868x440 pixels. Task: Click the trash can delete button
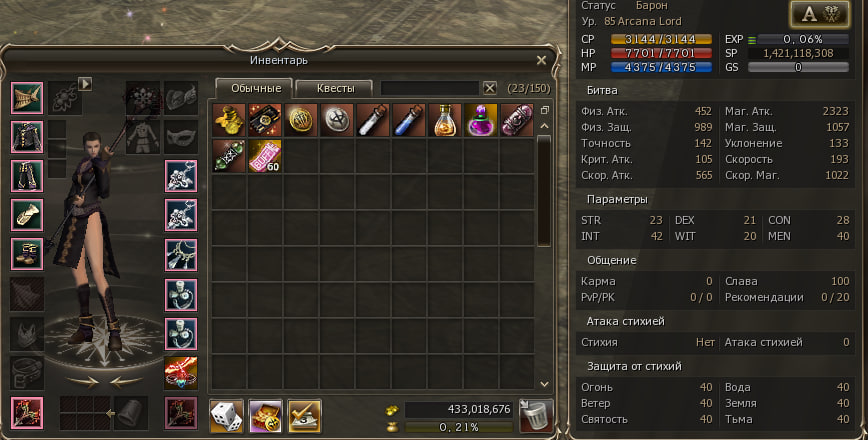(532, 413)
